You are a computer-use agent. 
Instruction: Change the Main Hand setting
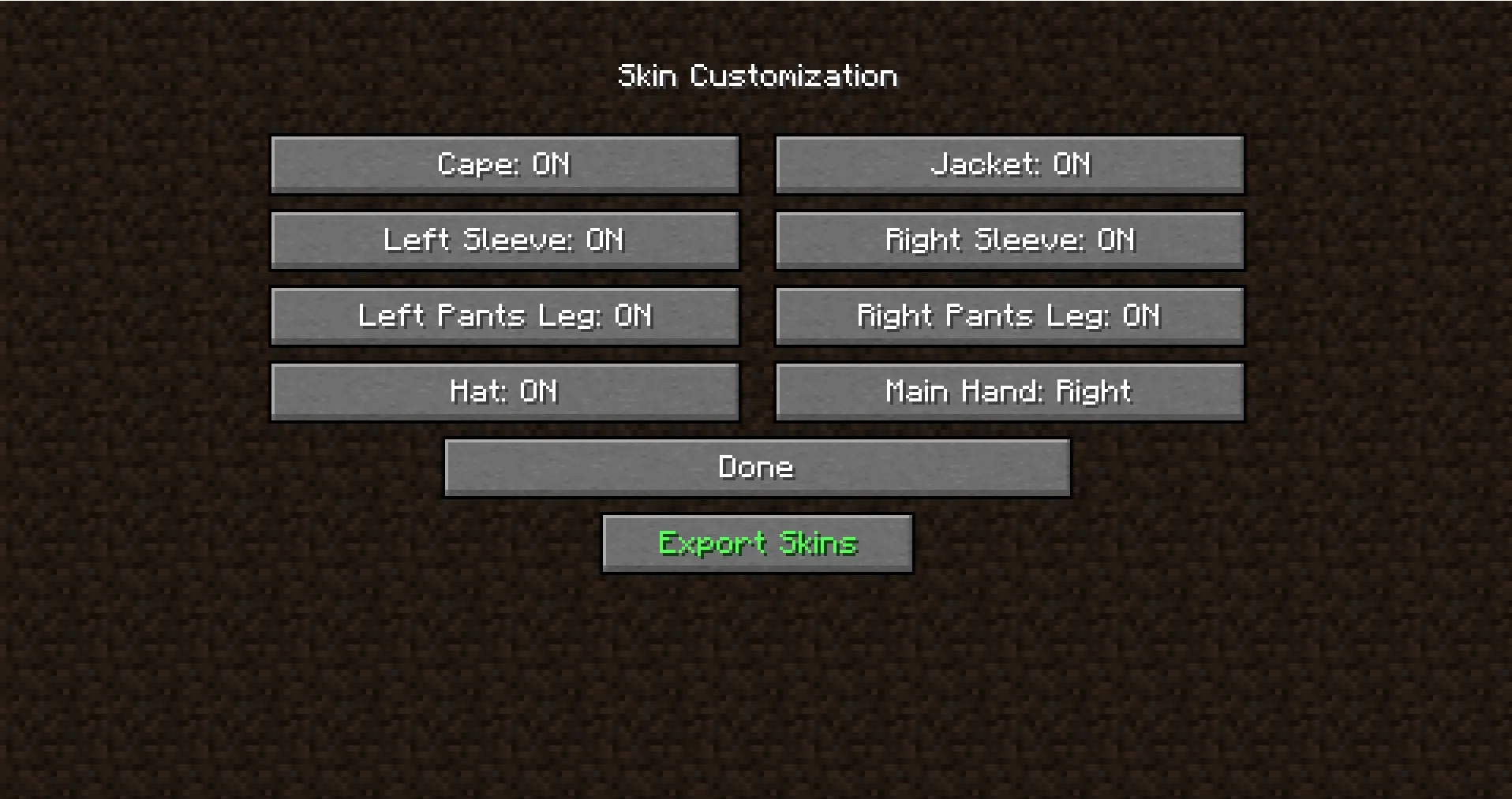[x=1009, y=391]
